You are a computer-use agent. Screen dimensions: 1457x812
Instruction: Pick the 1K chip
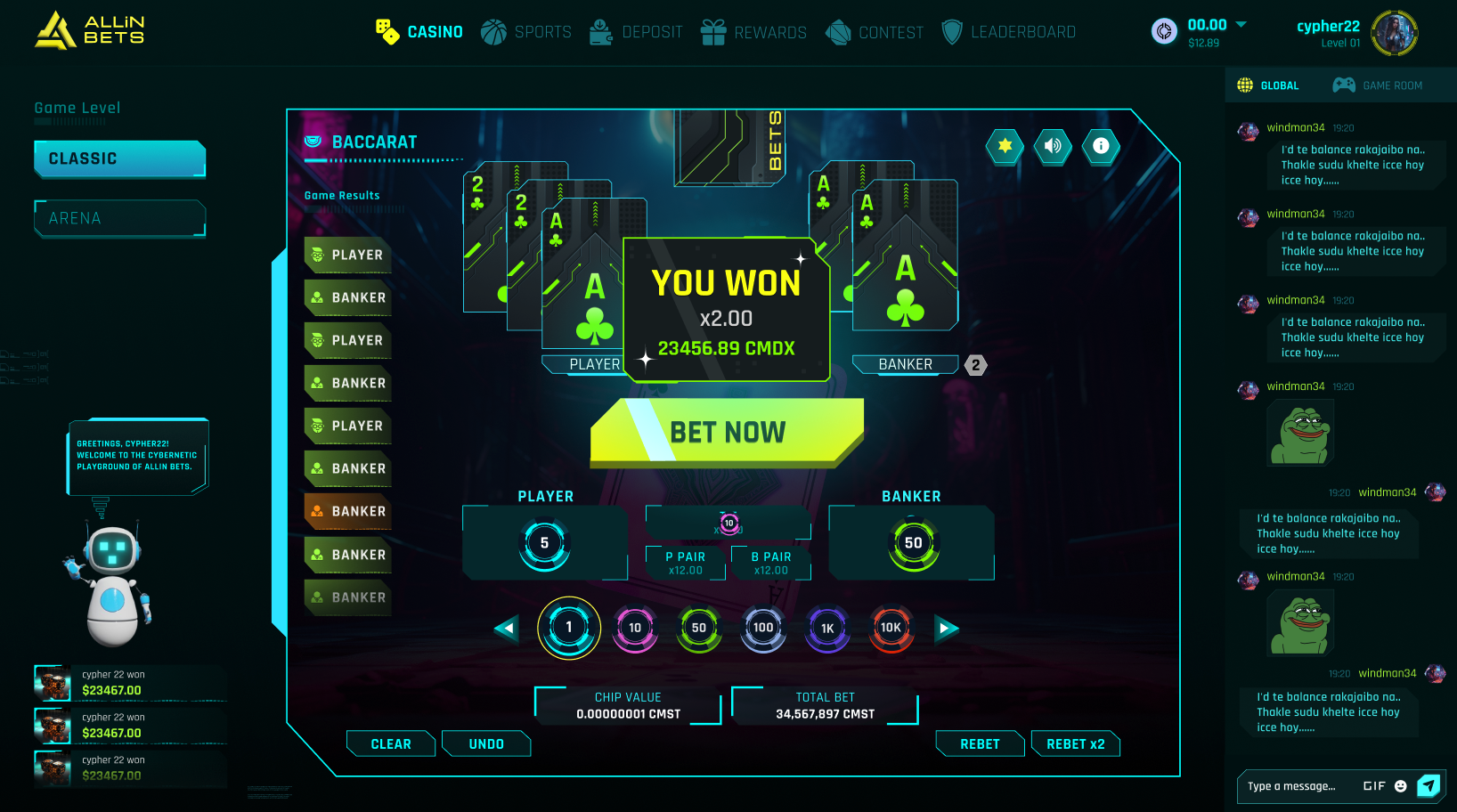click(x=827, y=628)
